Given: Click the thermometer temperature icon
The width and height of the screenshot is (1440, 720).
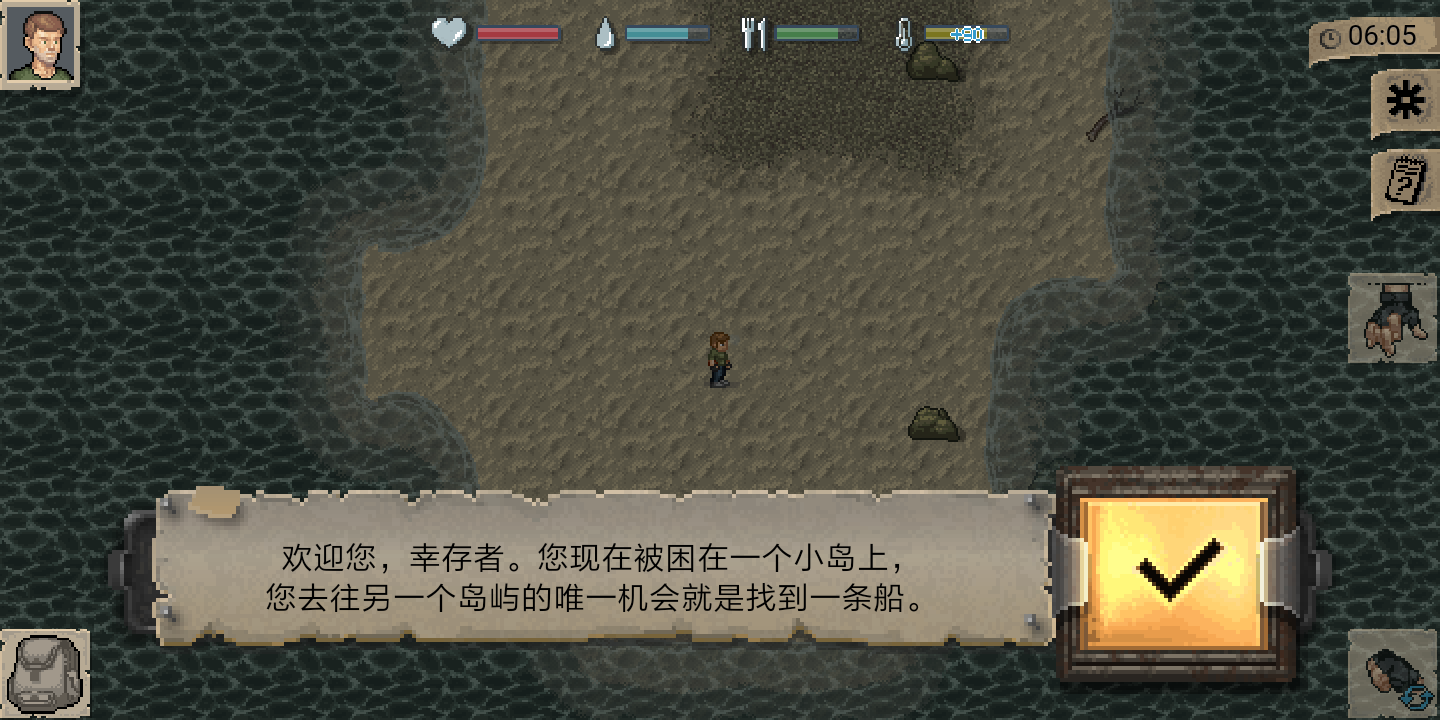Looking at the screenshot, I should point(903,32).
